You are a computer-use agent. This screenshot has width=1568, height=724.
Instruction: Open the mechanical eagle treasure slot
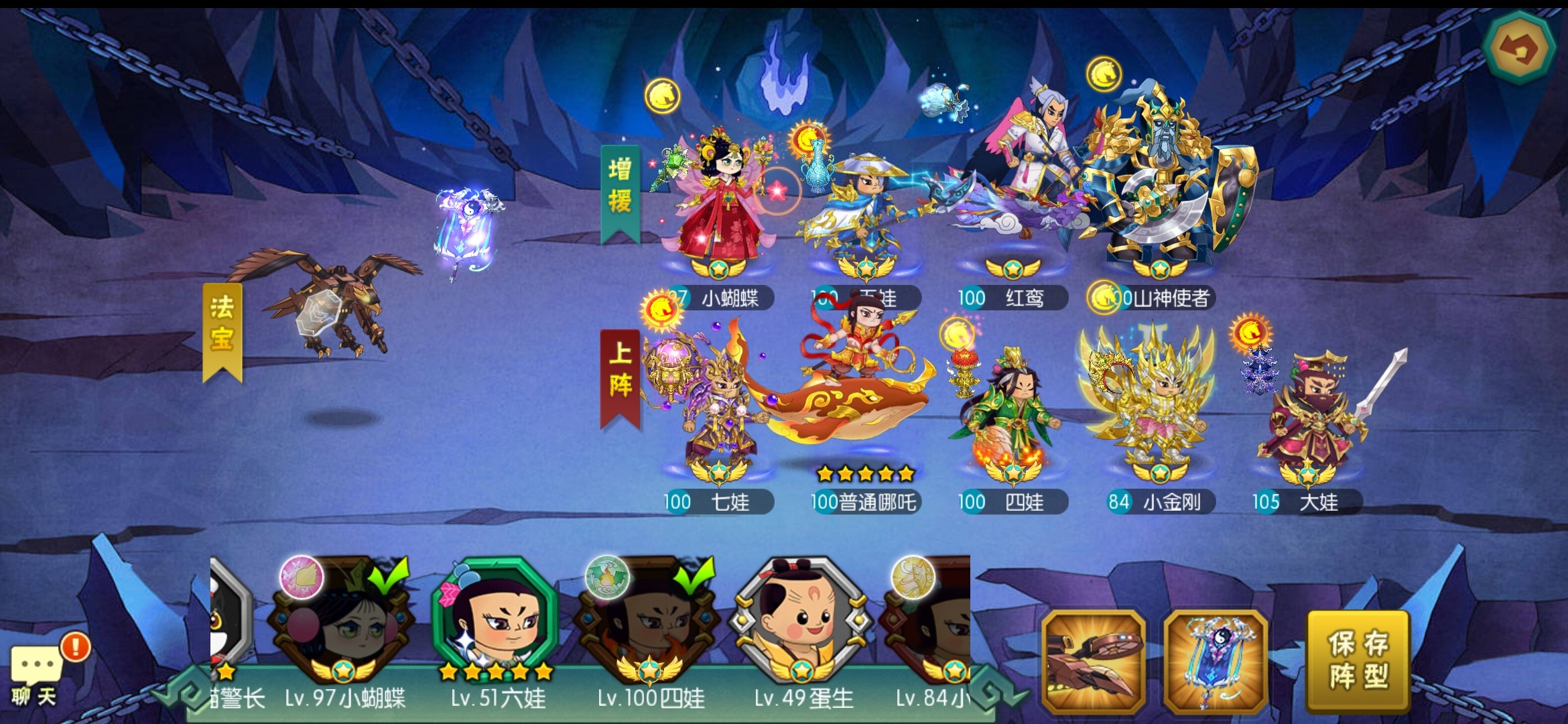[x=1093, y=662]
